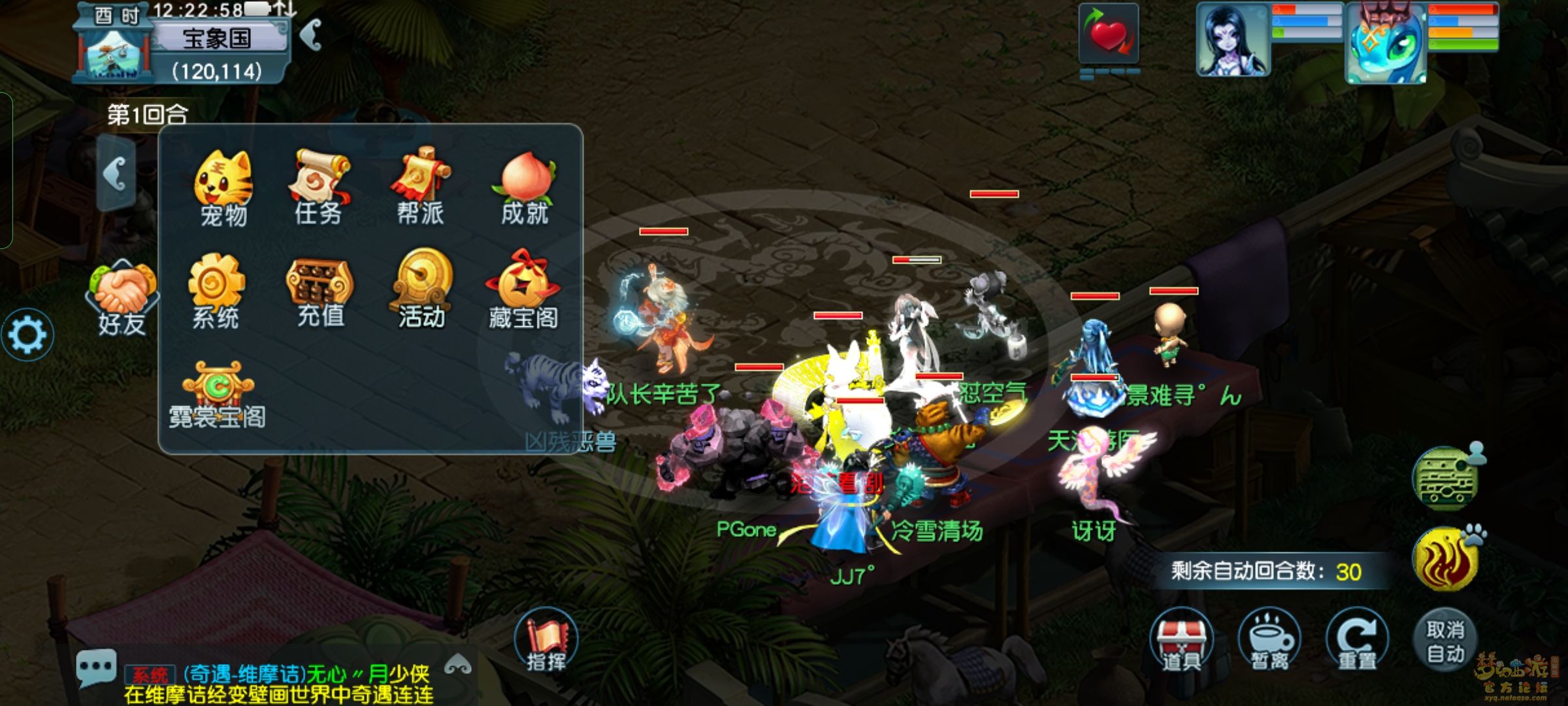This screenshot has height=706, width=1568.
Task: Tap the 暂离 away teacup button
Action: click(x=1269, y=641)
